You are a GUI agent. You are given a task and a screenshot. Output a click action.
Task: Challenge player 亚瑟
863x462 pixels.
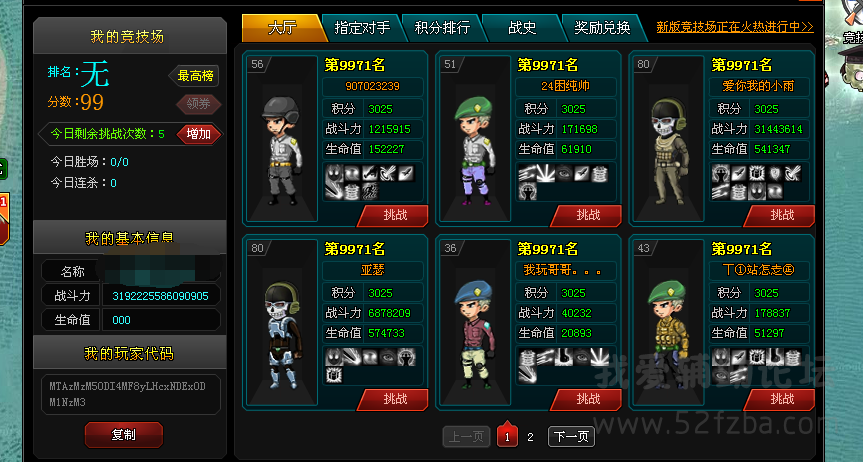393,399
